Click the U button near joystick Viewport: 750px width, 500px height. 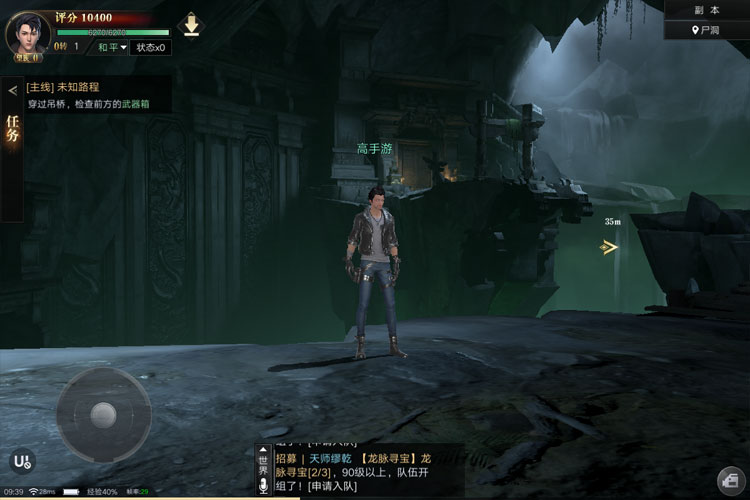pyautogui.click(x=21, y=461)
